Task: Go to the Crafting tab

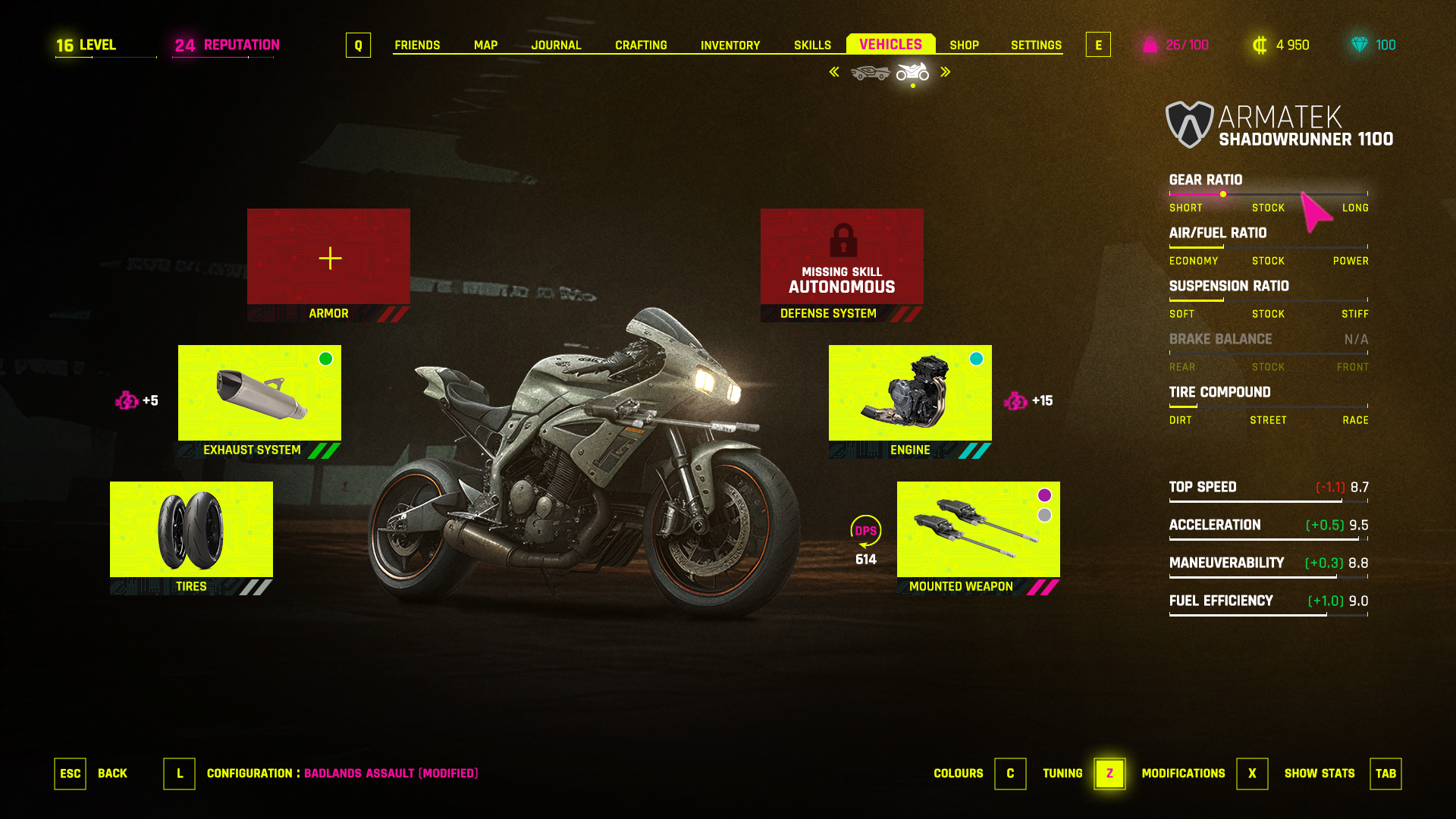Action: (x=641, y=45)
